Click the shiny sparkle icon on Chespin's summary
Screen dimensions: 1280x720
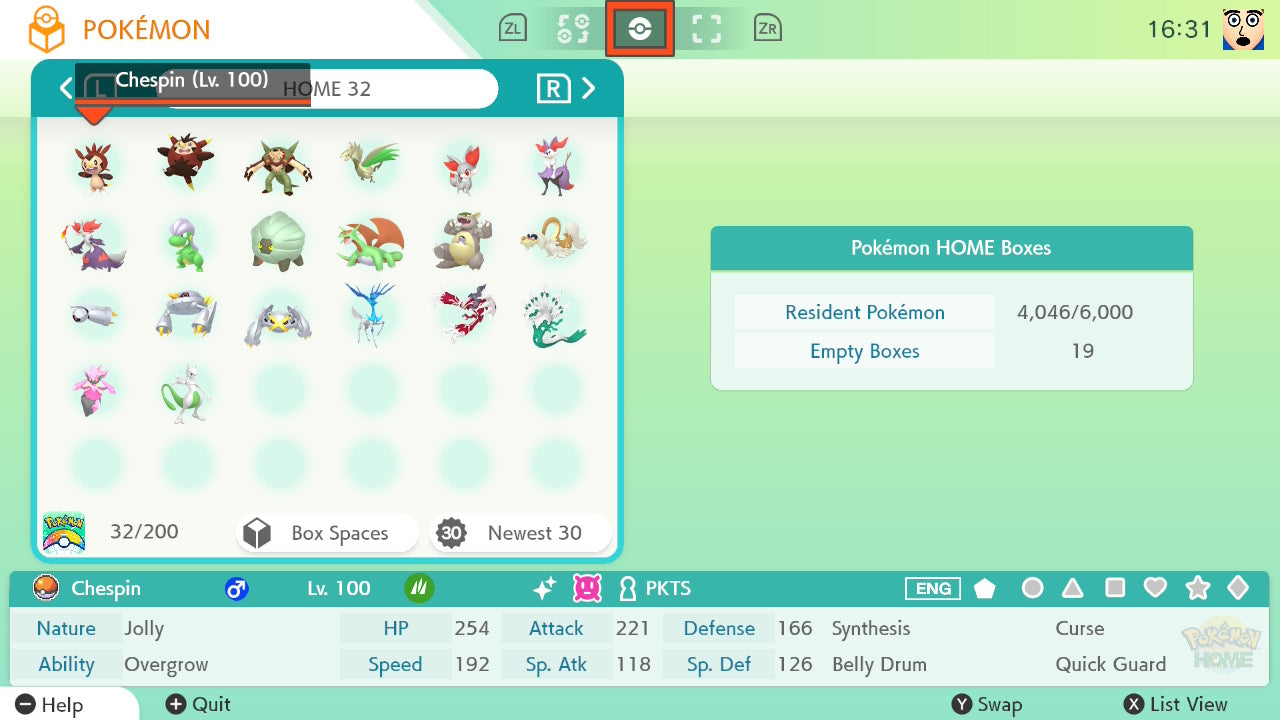[x=543, y=589]
